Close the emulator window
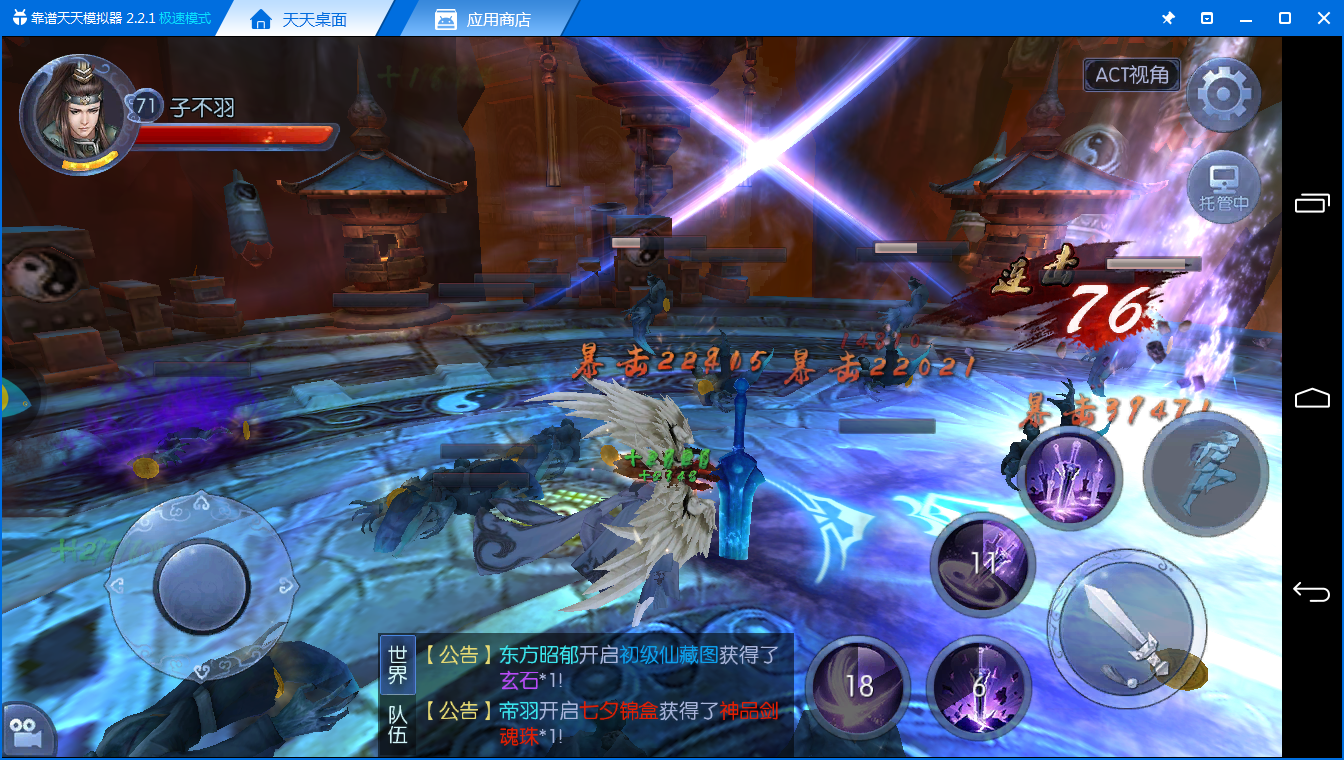Viewport: 1344px width, 760px height. point(1322,18)
